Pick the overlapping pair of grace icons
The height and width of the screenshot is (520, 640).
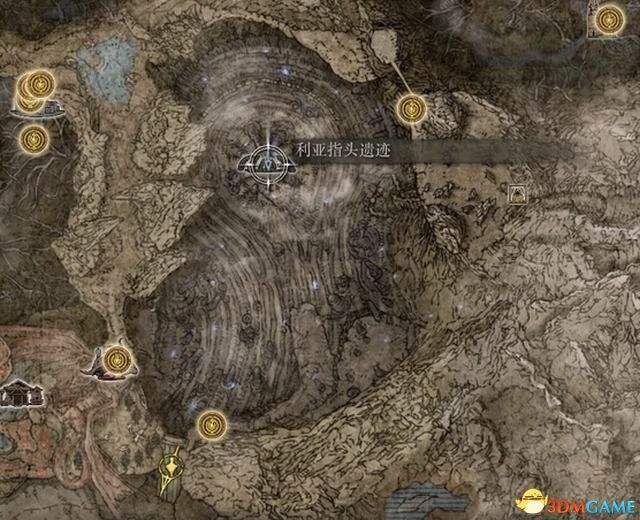pyautogui.click(x=35, y=88)
